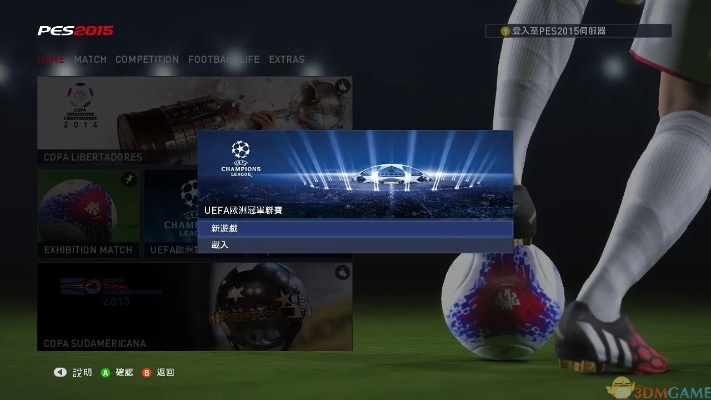Image resolution: width=711 pixels, height=400 pixels.
Task: Show the EXTRAS tab
Action: pyautogui.click(x=287, y=60)
